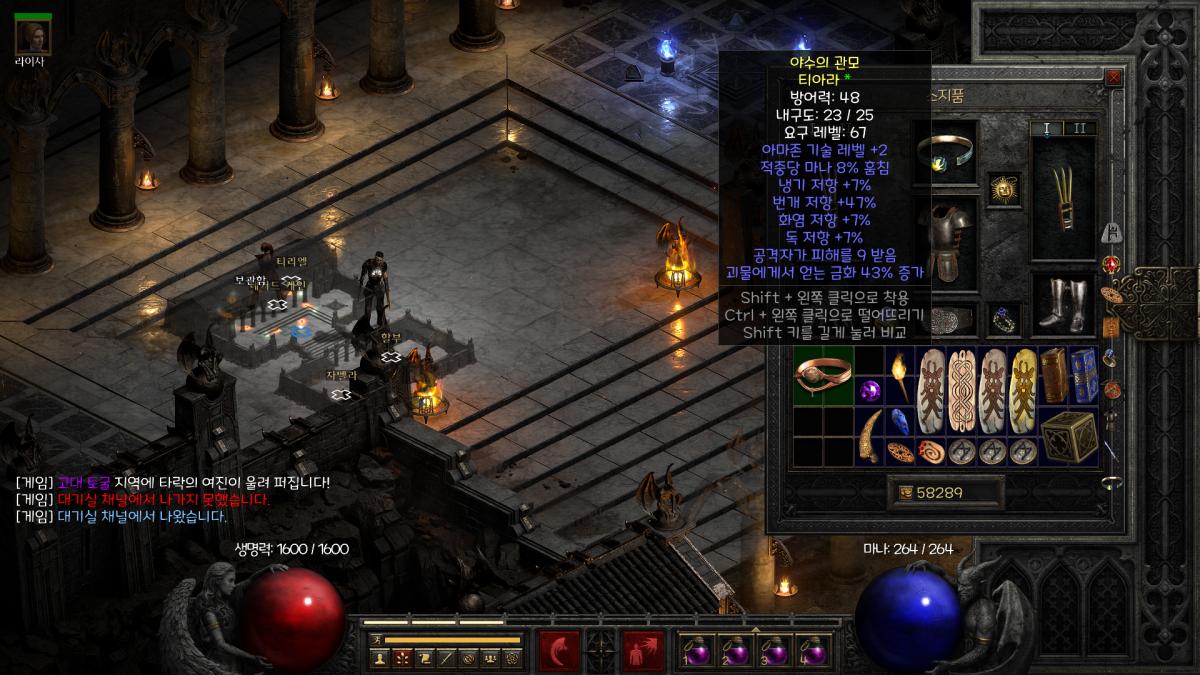This screenshot has width=1200, height=675.
Task: Select the tiara in the helmet slot
Action: [945, 156]
